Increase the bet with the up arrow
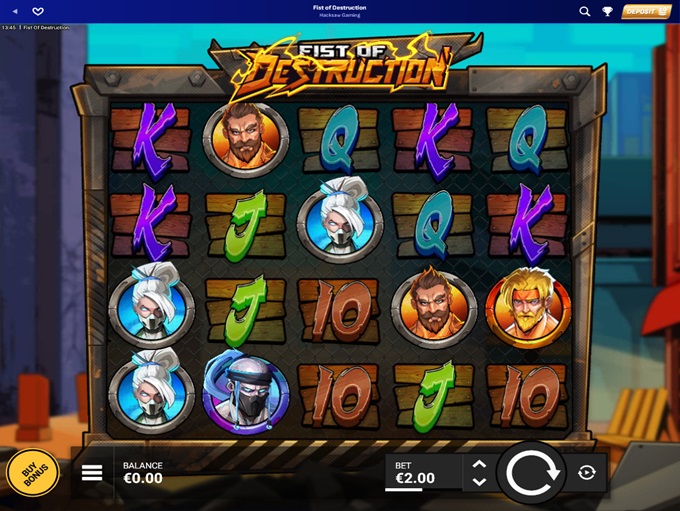This screenshot has height=511, width=680. coord(479,464)
